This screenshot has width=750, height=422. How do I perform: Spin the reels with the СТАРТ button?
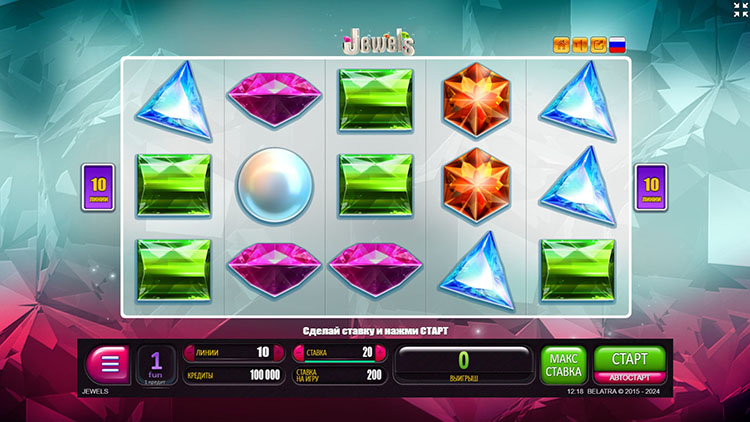coord(621,358)
